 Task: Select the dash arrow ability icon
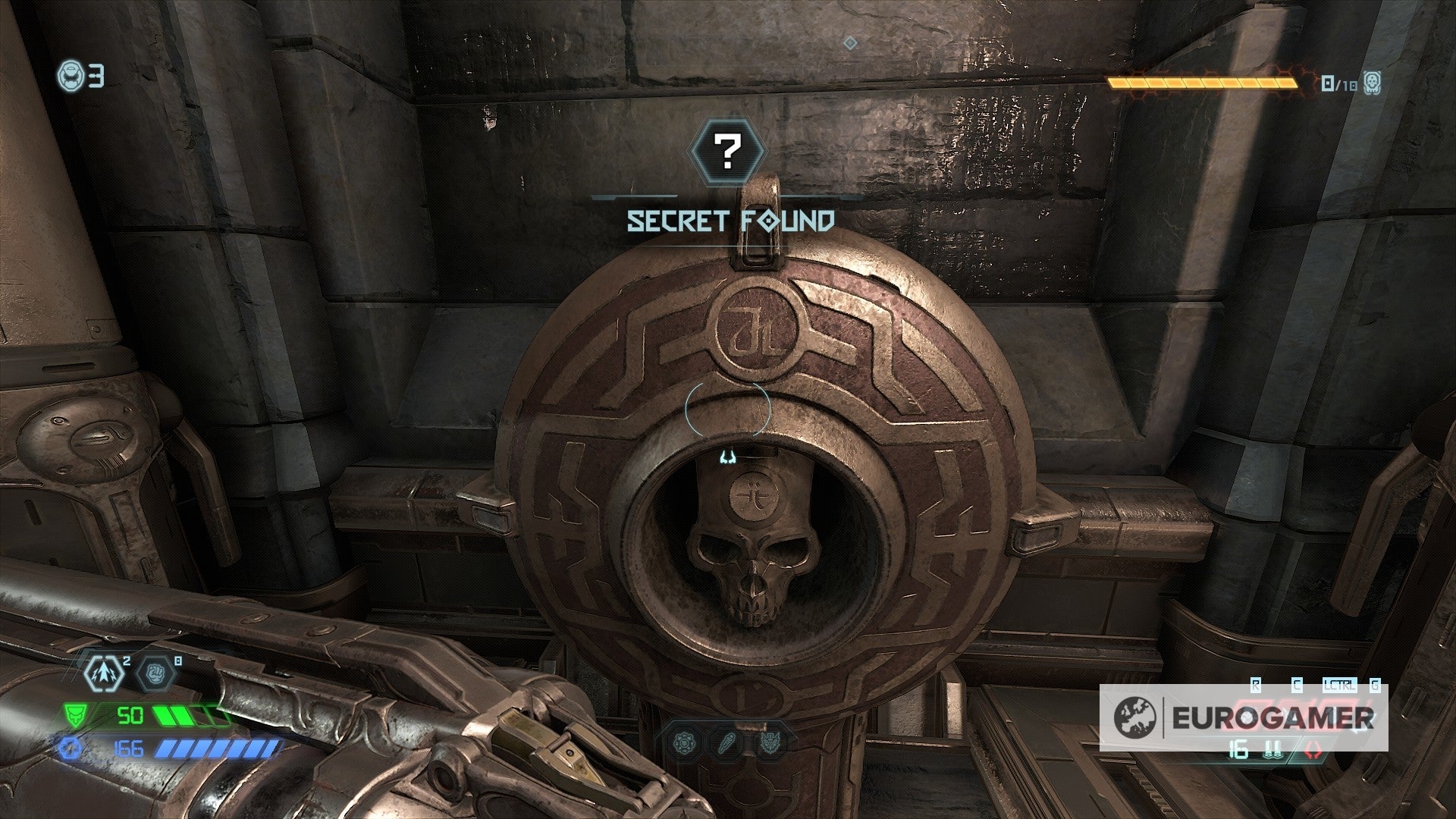[x=105, y=673]
